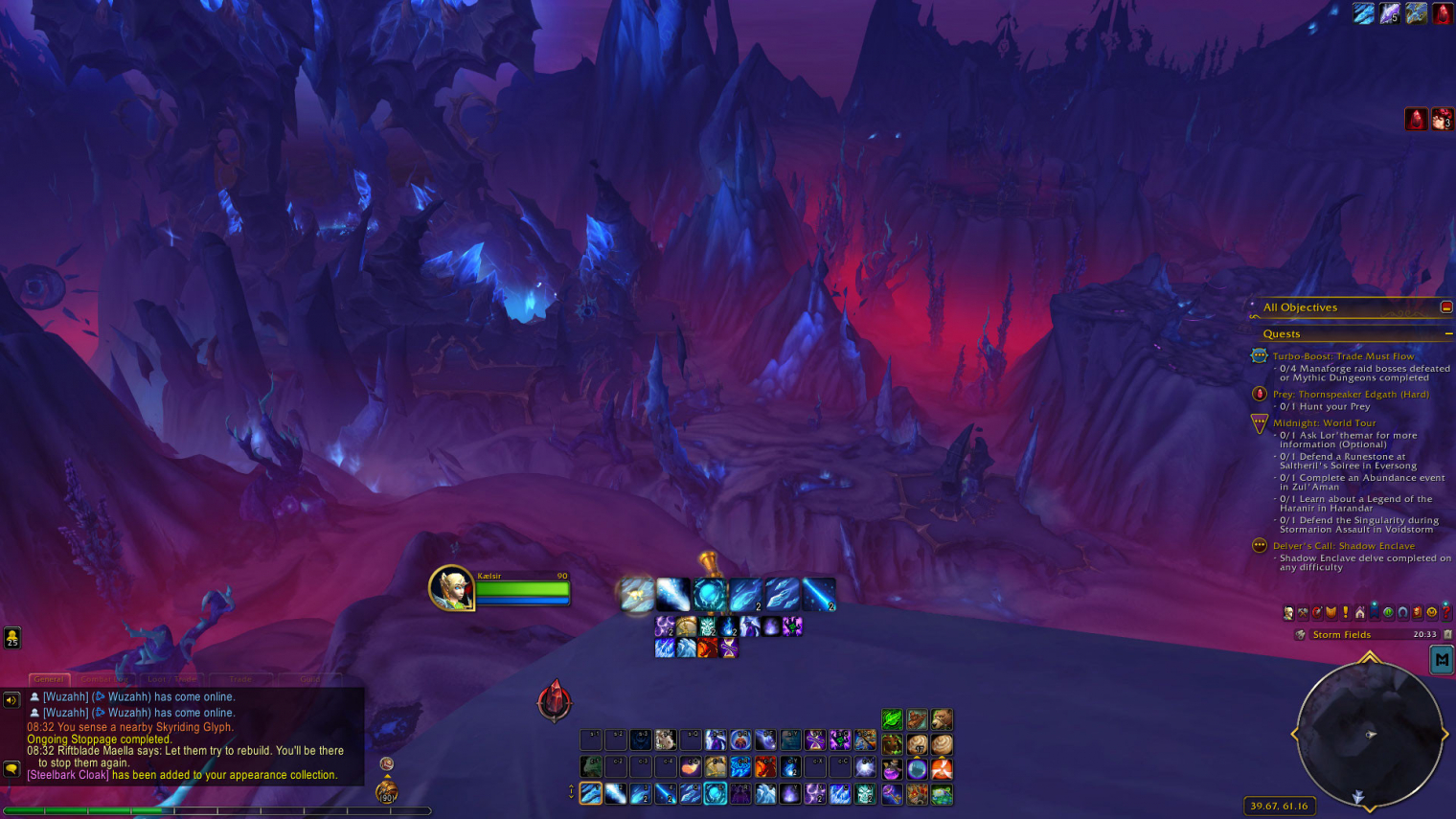1456x819 pixels.
Task: Open the Delver's Call: Shadow Enclave quest
Action: point(1343,546)
